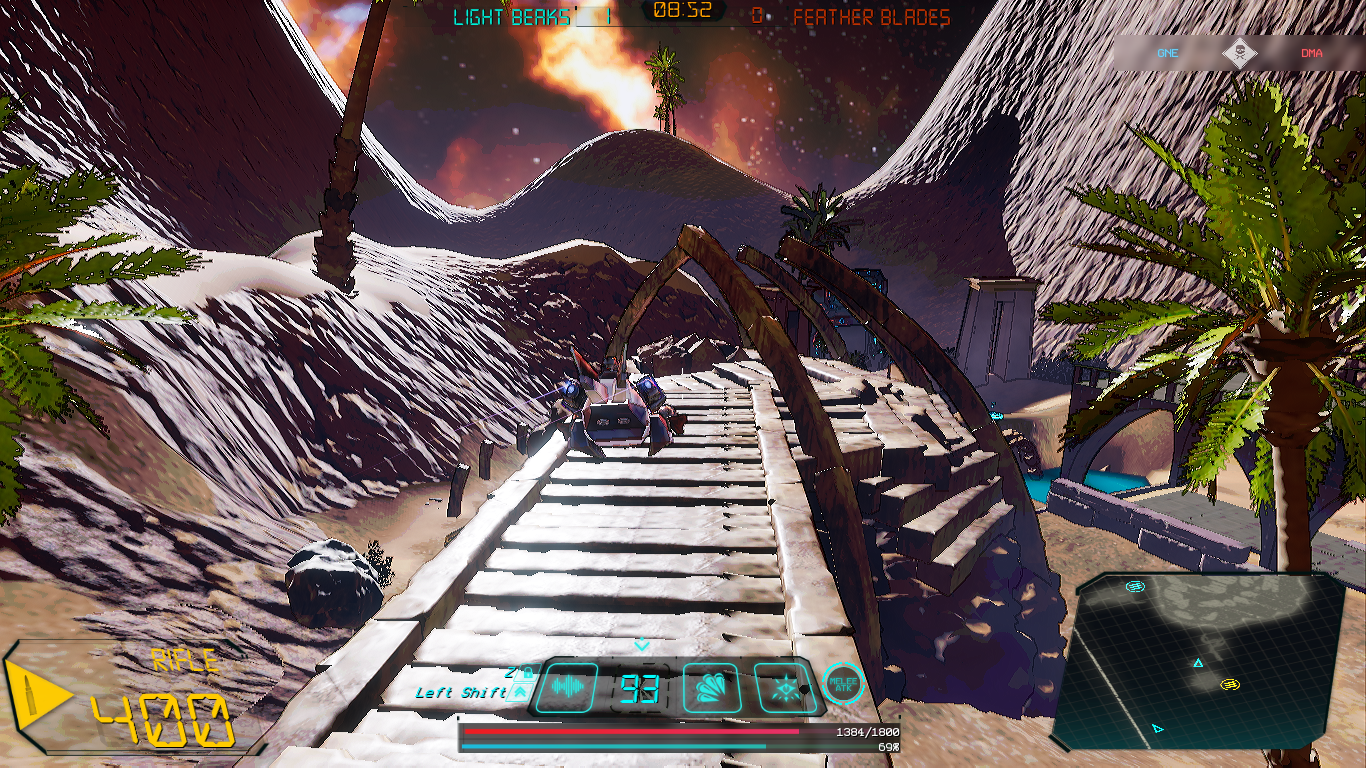The image size is (1366, 768).
Task: Click the padlock lock-on icon
Action: tap(527, 673)
